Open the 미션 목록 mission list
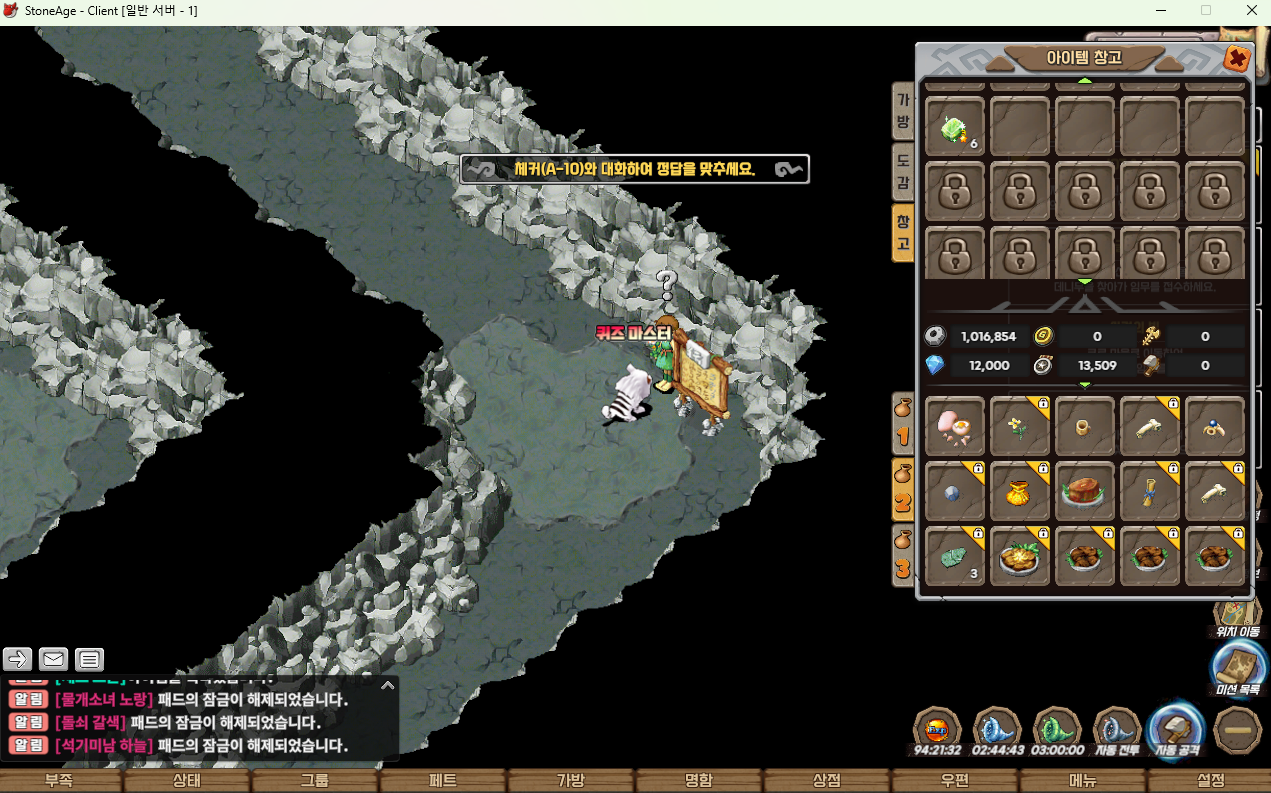This screenshot has height=793, width=1271. (1237, 666)
